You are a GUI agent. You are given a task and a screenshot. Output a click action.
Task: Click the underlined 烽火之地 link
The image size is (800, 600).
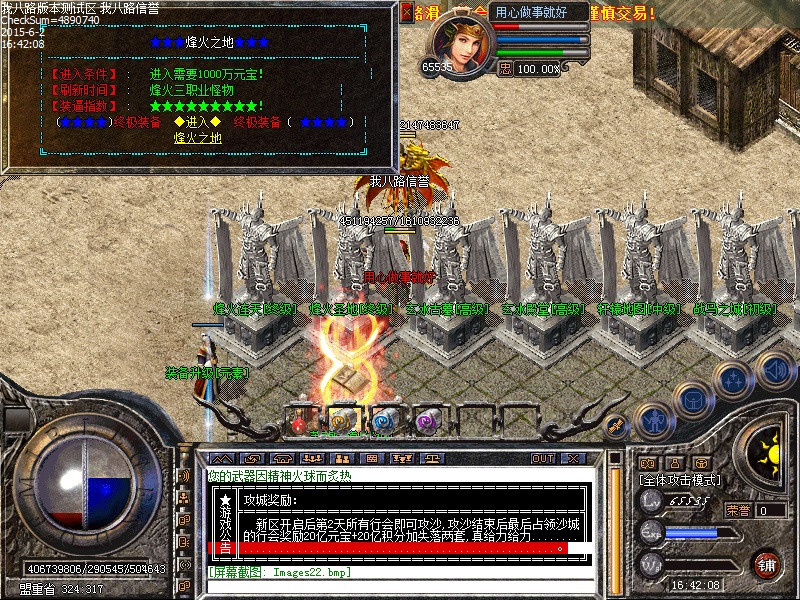198,138
